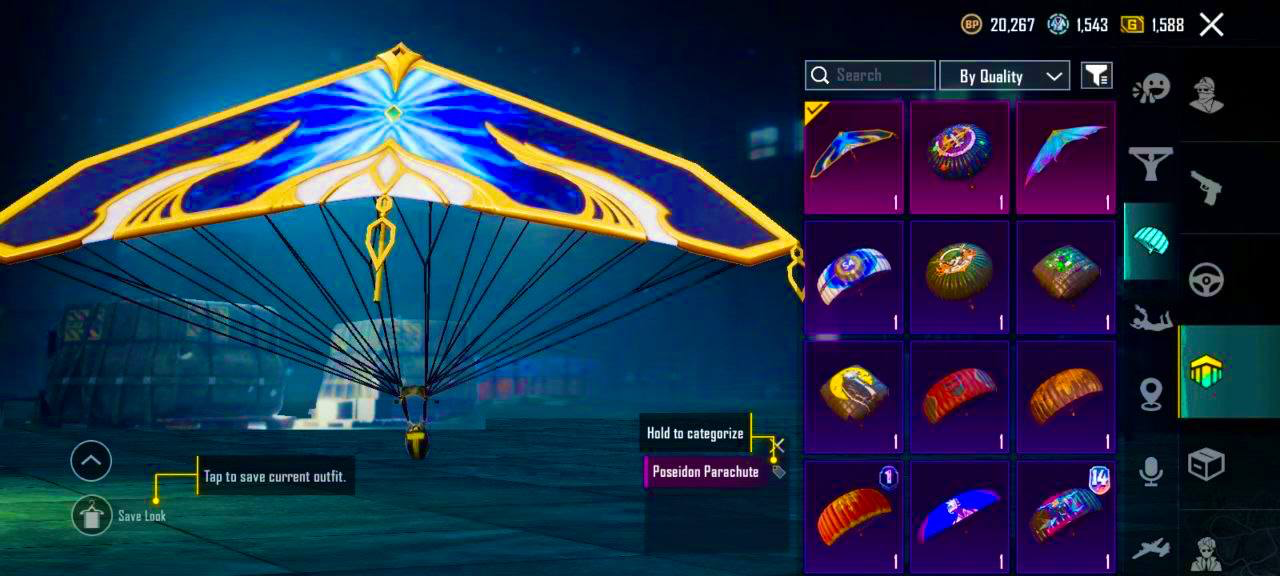1280x576 pixels.
Task: Select the equipped Poseidon Parachute slot
Action: tap(854, 157)
